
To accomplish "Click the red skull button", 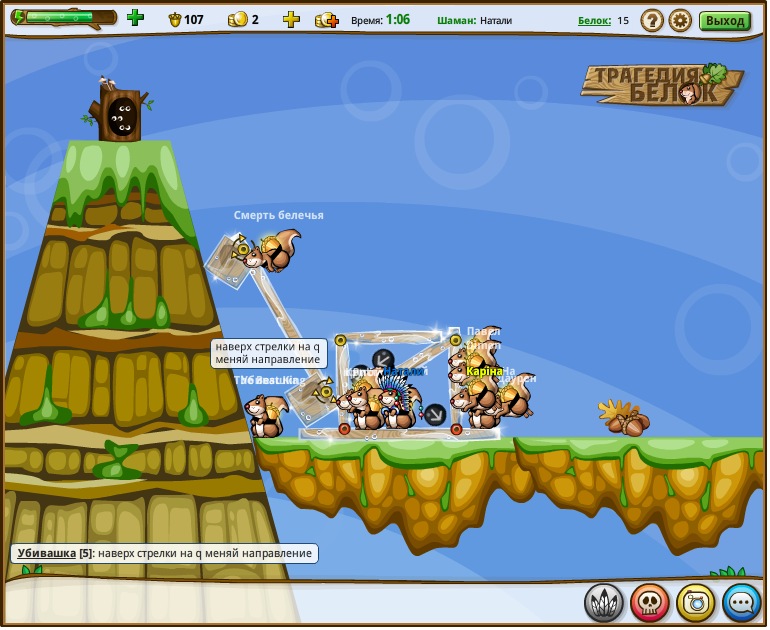I will [x=649, y=602].
